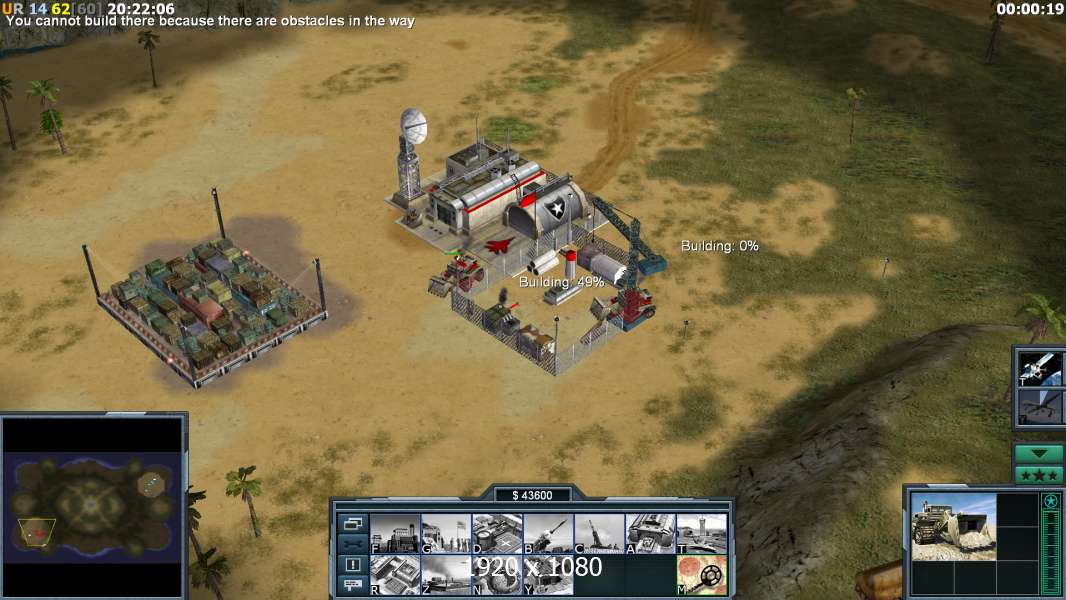The image size is (1066, 600).
Task: Open the three-star general powers button
Action: pyautogui.click(x=1039, y=474)
